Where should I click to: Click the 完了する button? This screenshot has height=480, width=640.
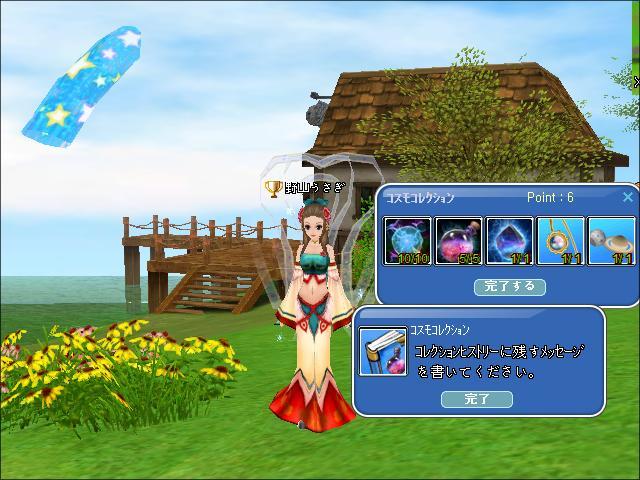(510, 286)
